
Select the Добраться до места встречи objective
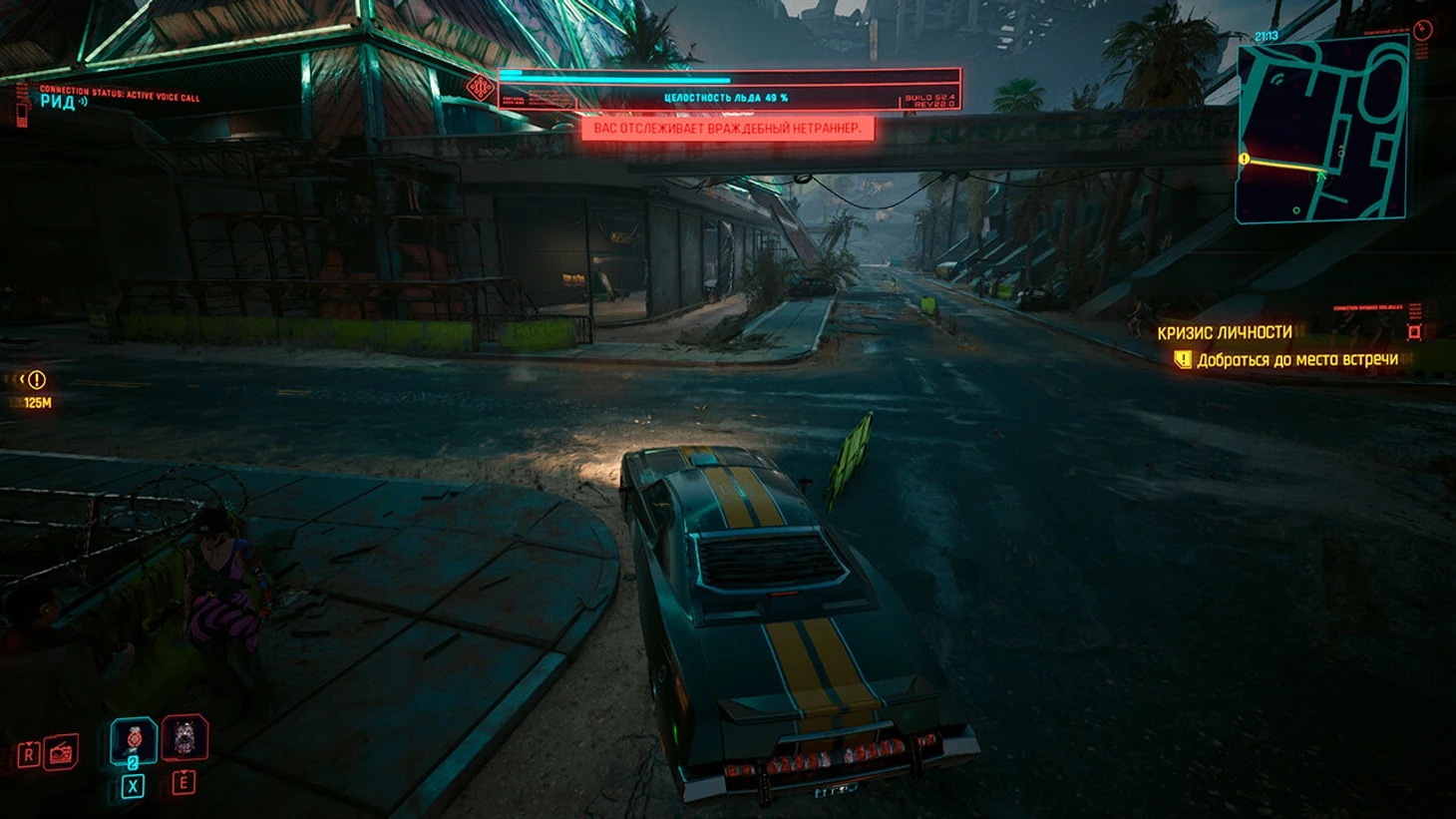[x=1296, y=359]
